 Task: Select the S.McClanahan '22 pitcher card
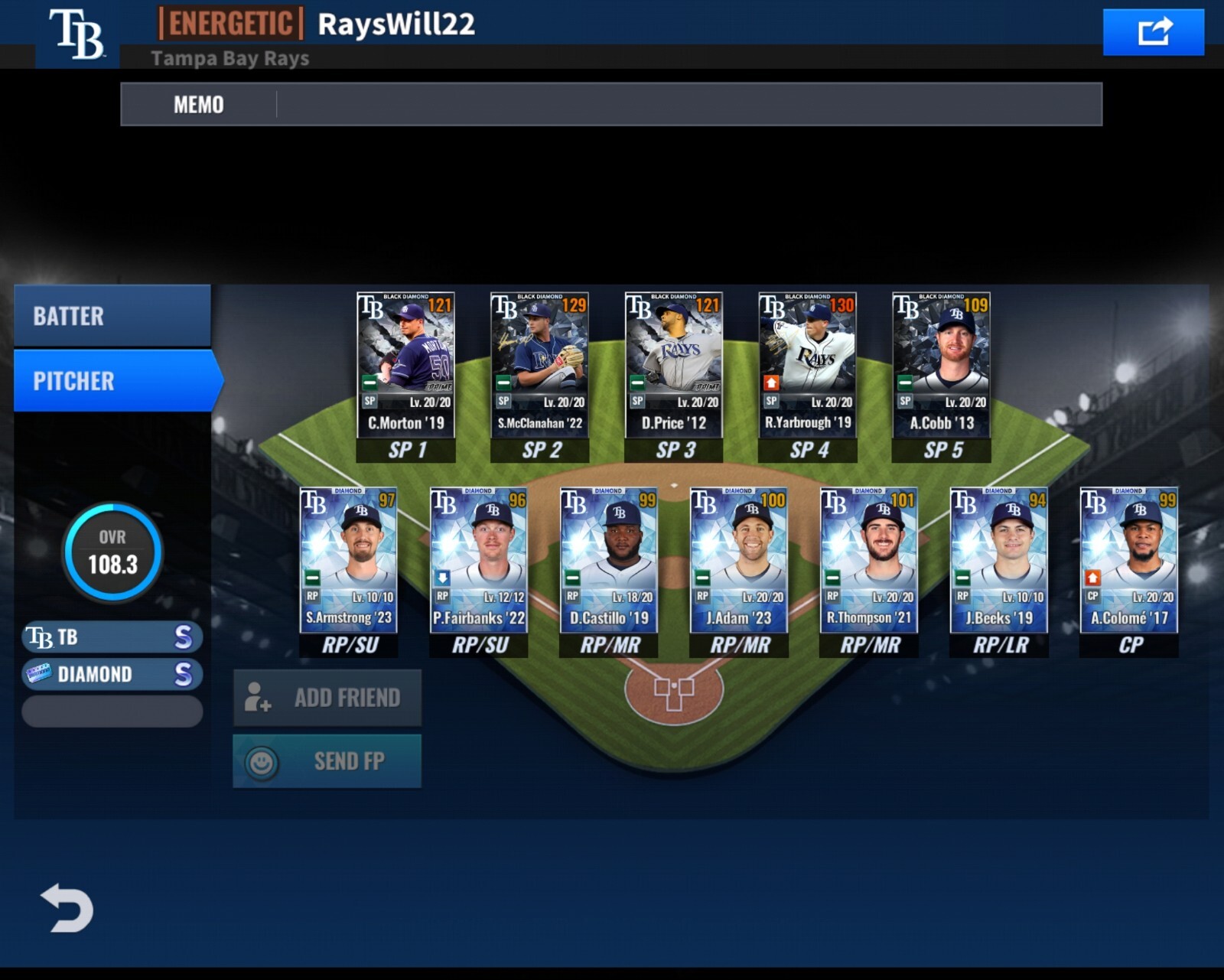(x=539, y=365)
